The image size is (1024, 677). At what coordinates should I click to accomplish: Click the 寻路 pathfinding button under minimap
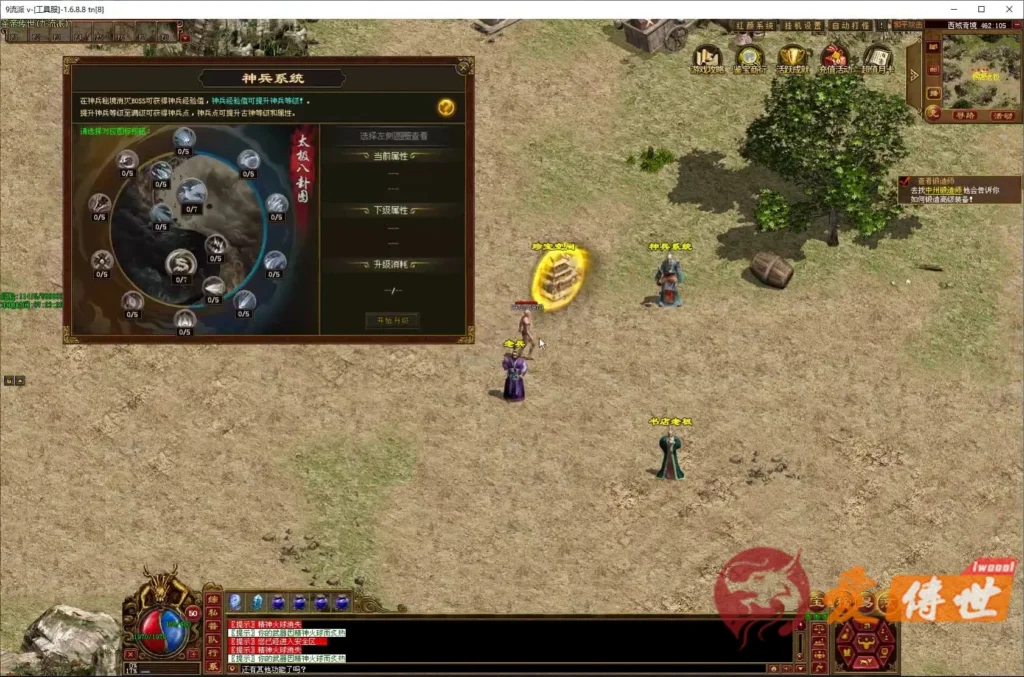point(963,115)
